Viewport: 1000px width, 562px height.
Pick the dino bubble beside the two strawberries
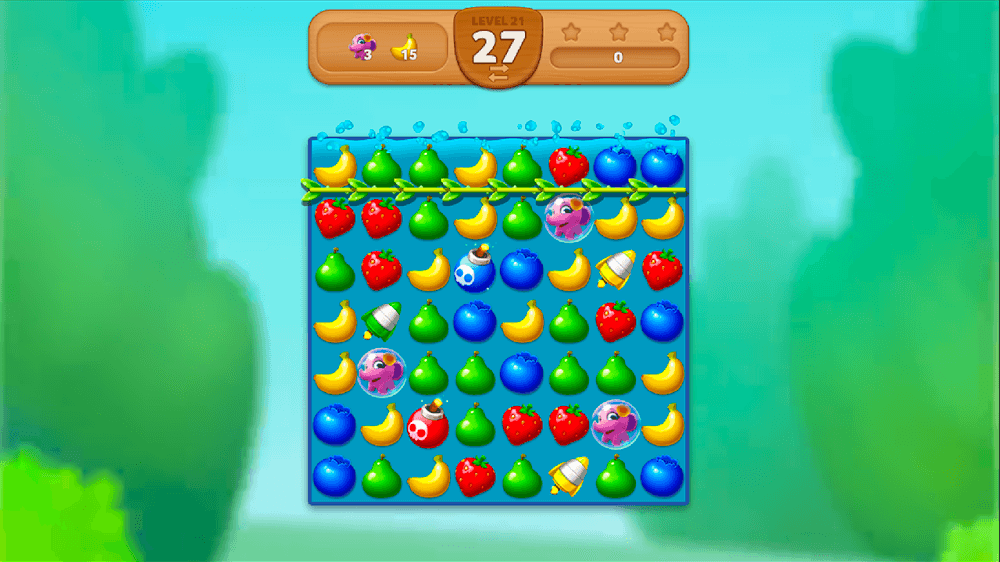pyautogui.click(x=615, y=423)
